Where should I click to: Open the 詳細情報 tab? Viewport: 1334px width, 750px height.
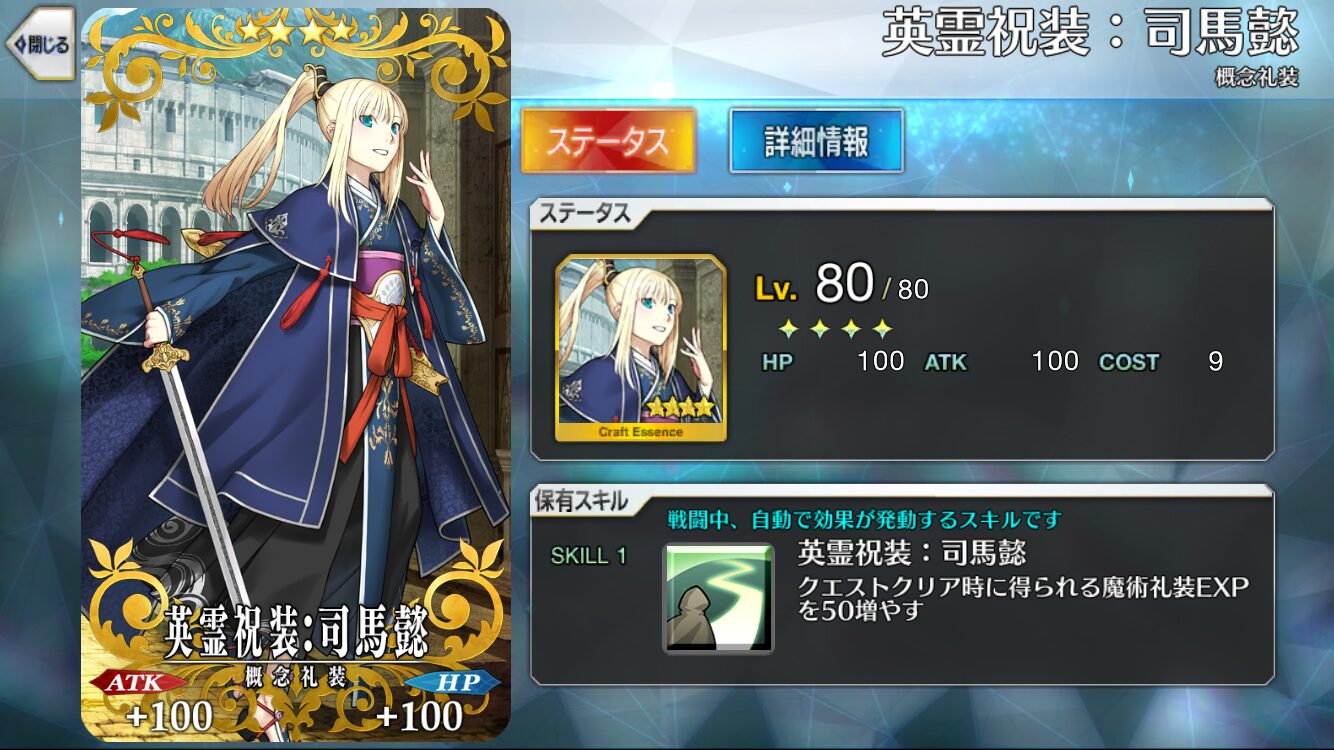point(816,141)
